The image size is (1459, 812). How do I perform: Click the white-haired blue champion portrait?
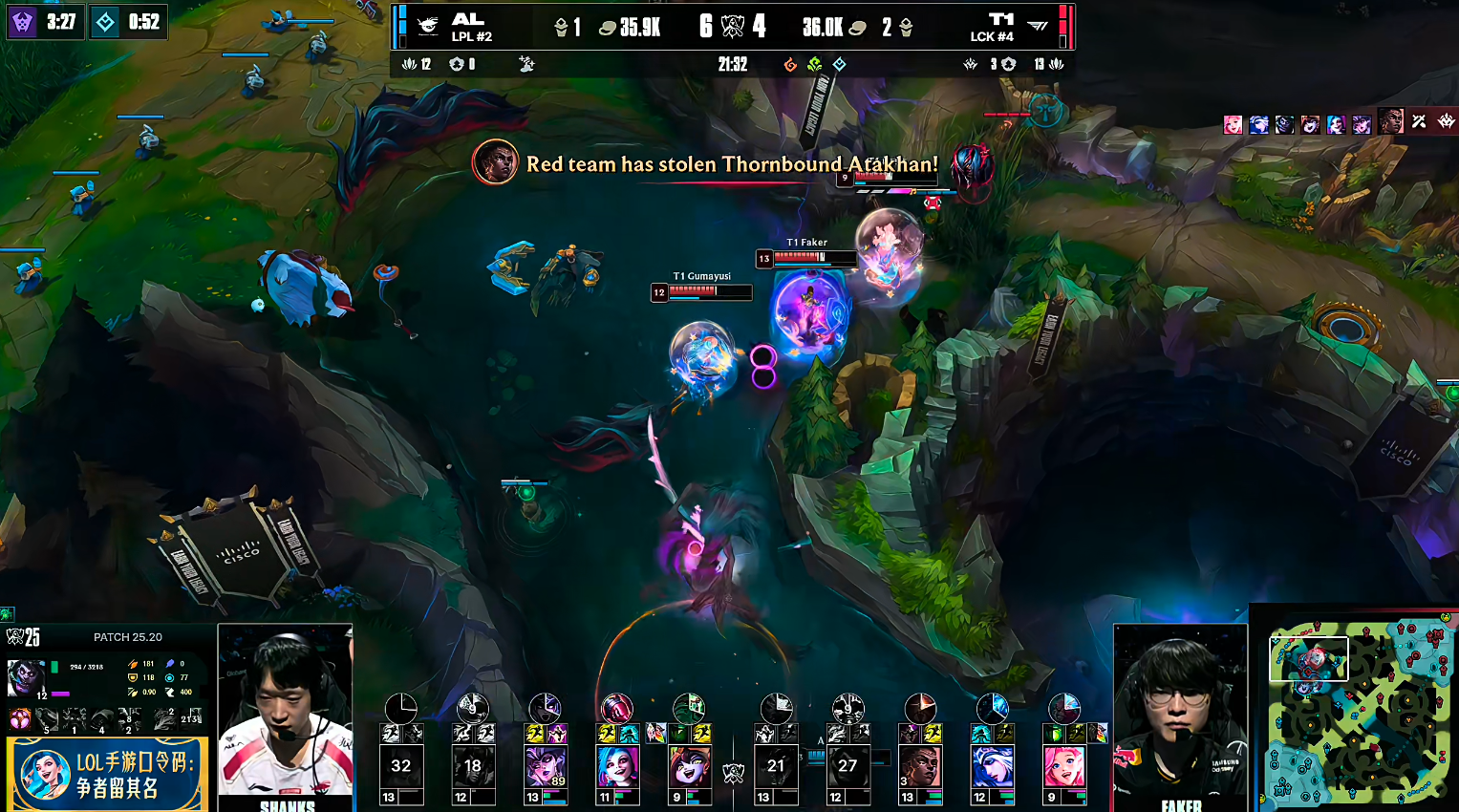tap(992, 766)
